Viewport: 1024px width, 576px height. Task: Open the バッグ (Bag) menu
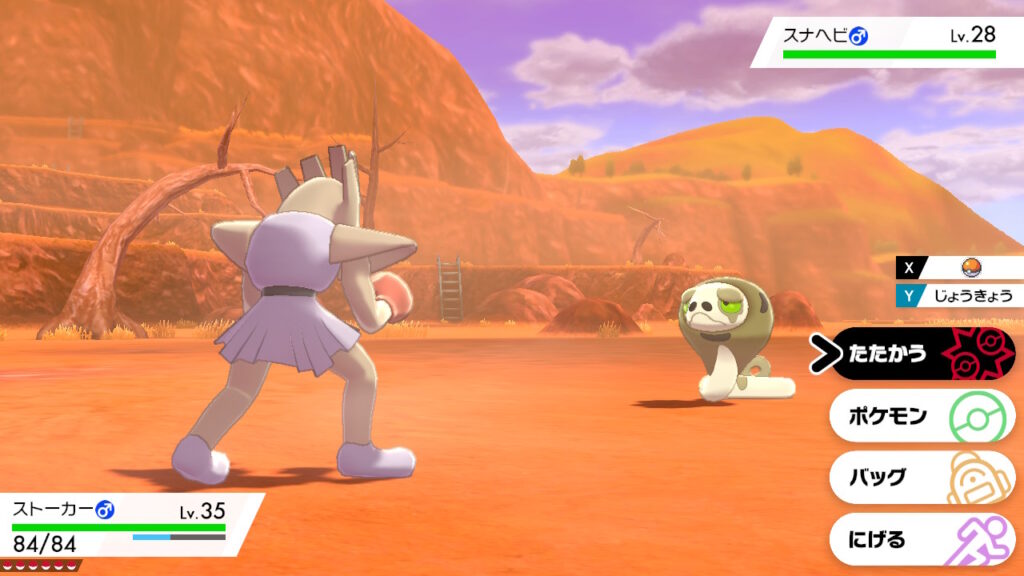(920, 478)
